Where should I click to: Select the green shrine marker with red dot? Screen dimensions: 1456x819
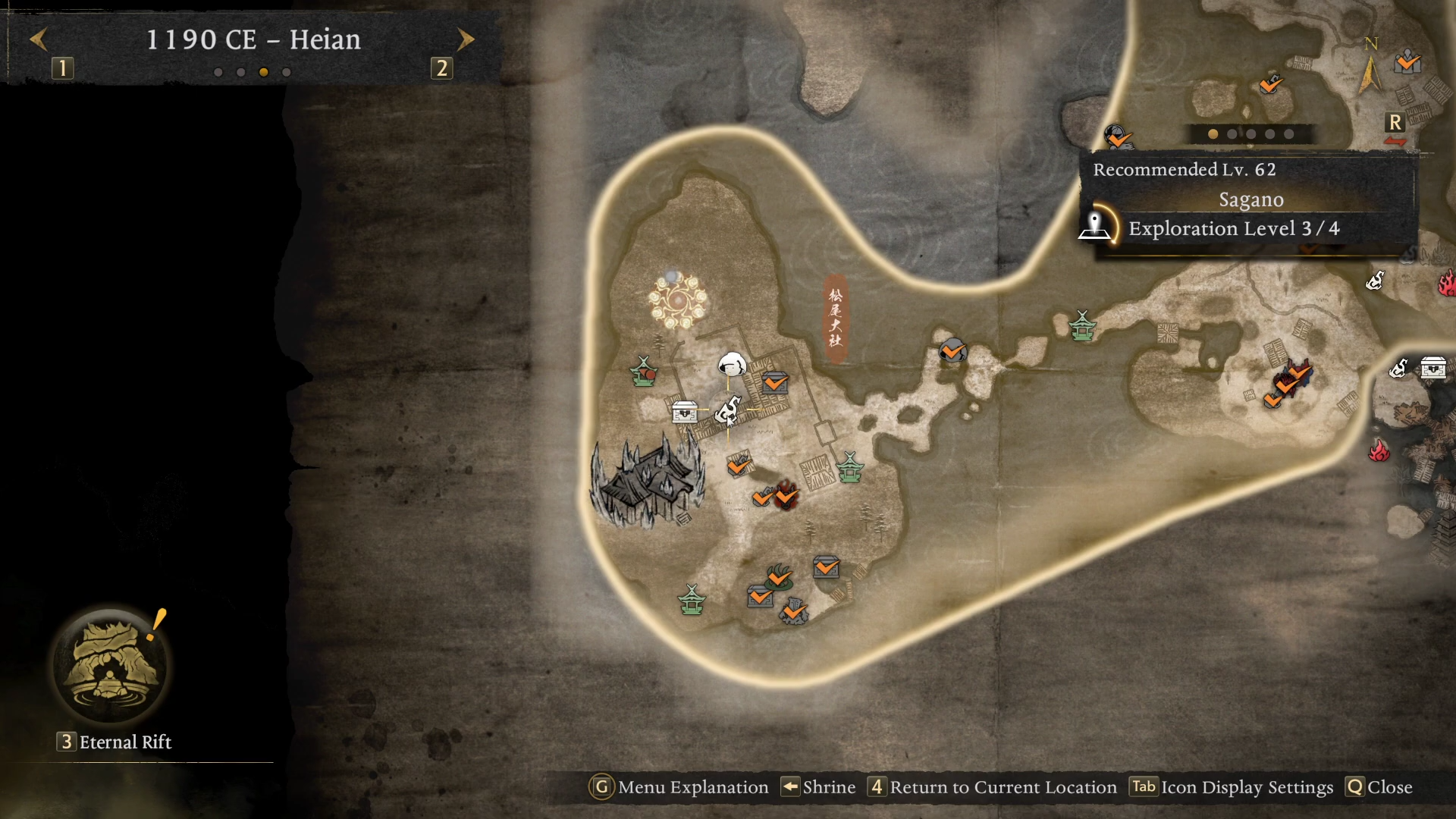[x=644, y=372]
